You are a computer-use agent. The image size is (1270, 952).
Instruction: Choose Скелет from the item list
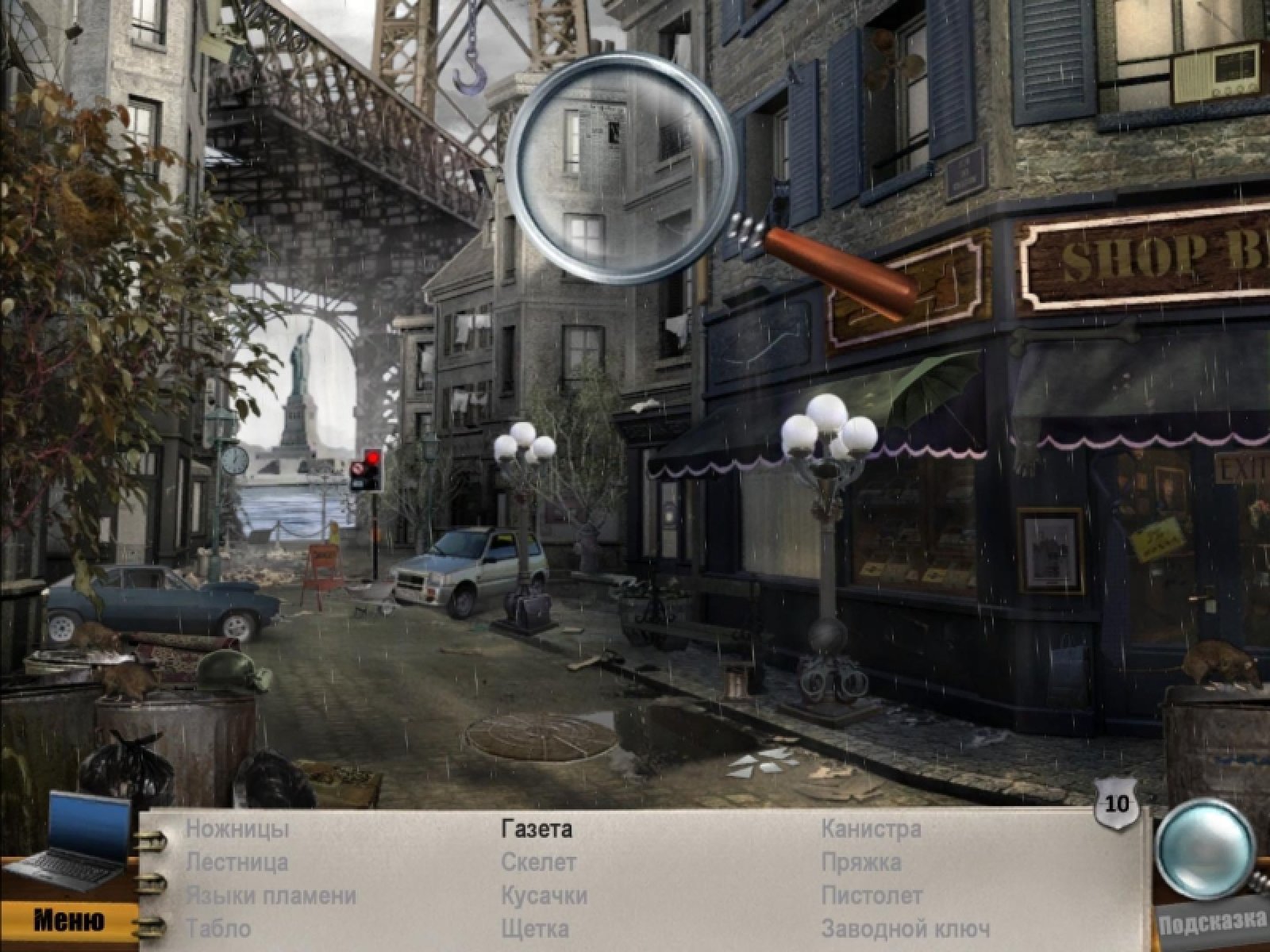pos(538,862)
